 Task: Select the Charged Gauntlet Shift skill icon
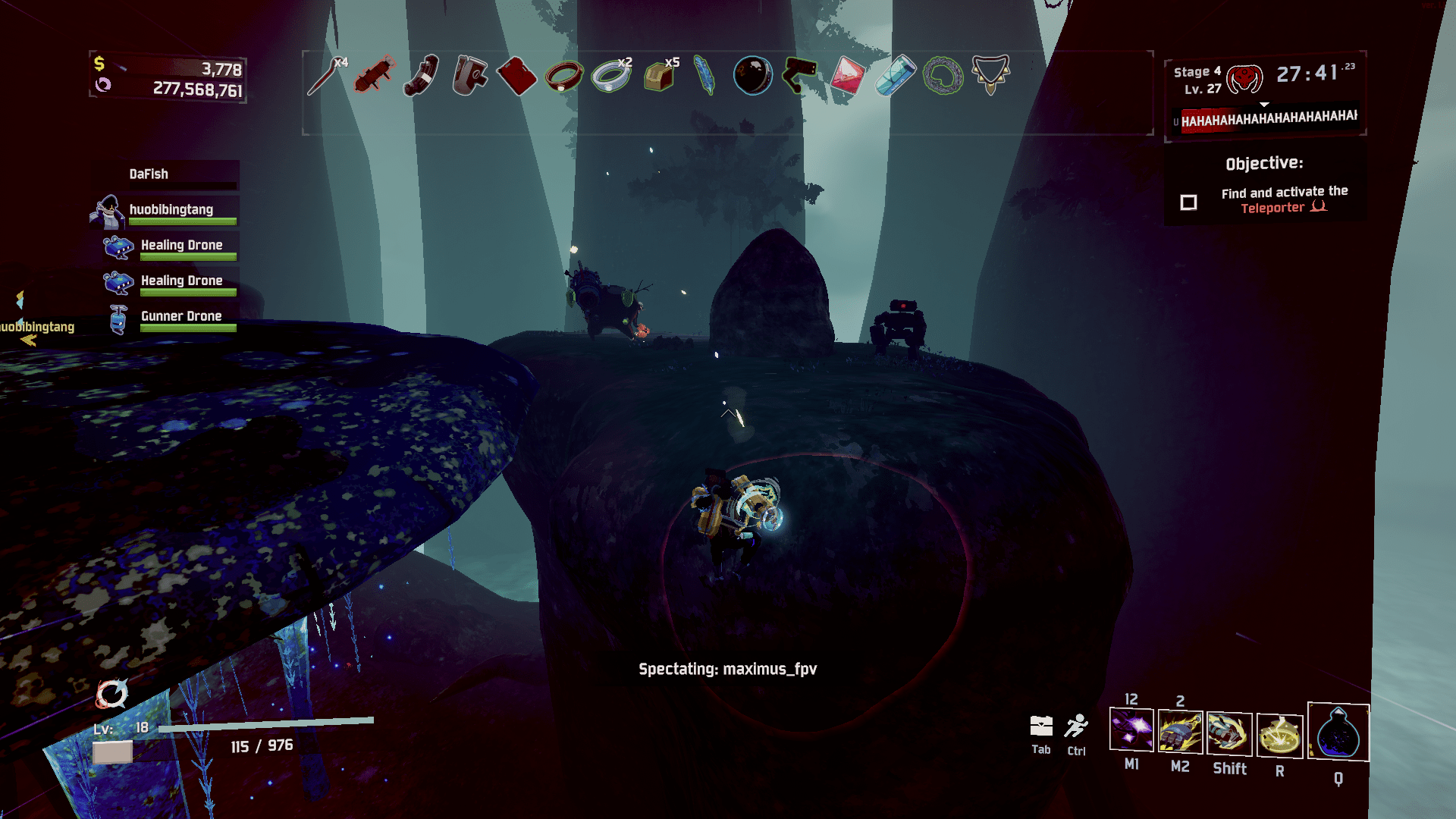pyautogui.click(x=1228, y=733)
